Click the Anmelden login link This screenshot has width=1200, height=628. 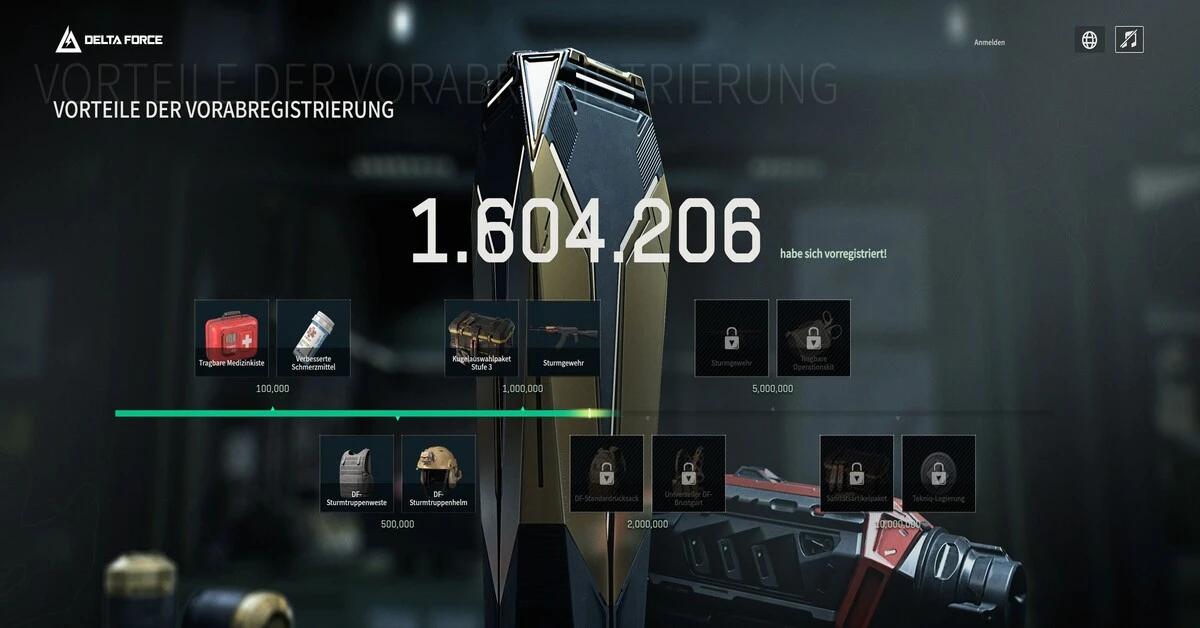pyautogui.click(x=989, y=42)
